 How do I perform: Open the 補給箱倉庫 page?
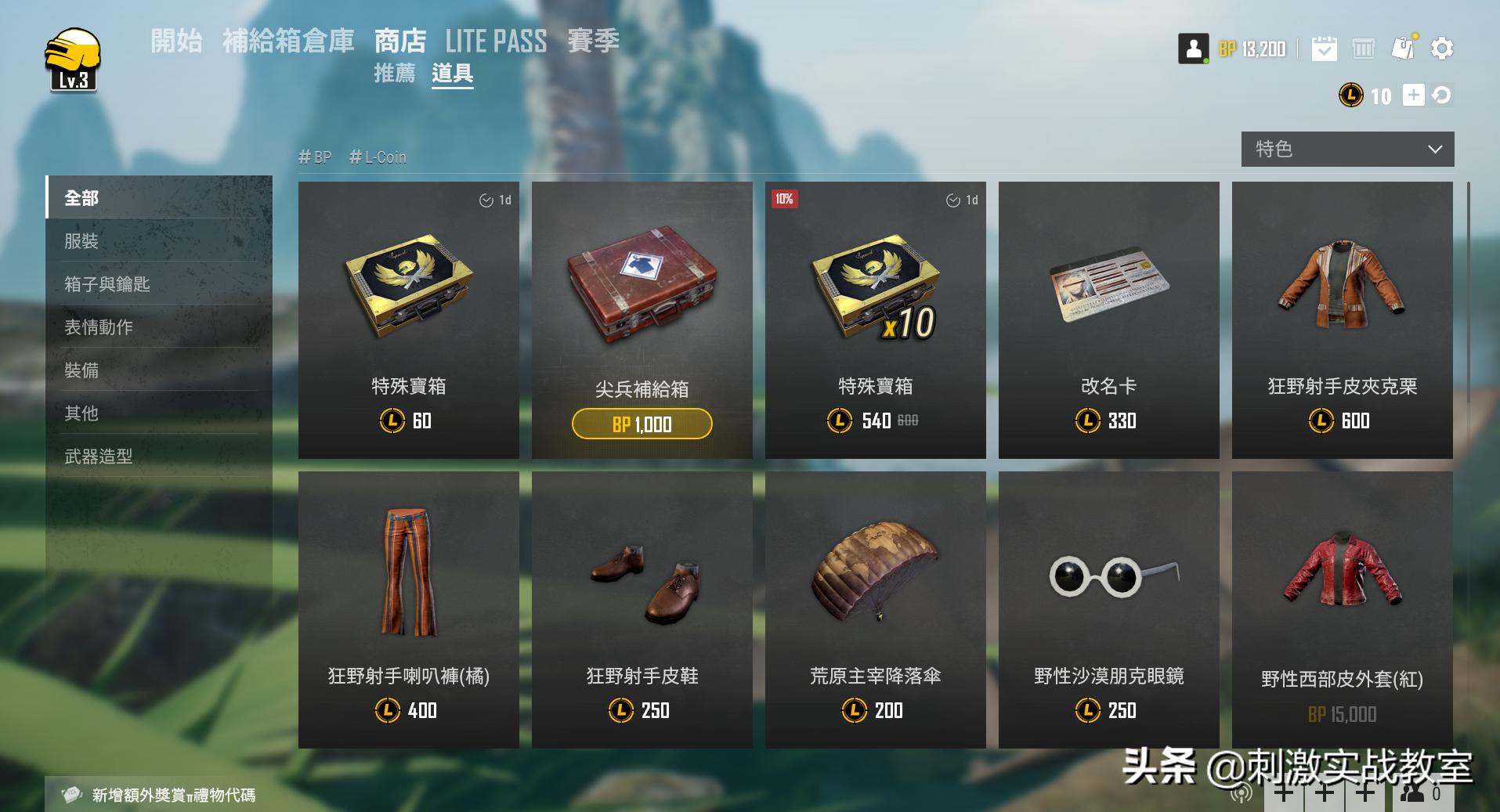tap(291, 42)
